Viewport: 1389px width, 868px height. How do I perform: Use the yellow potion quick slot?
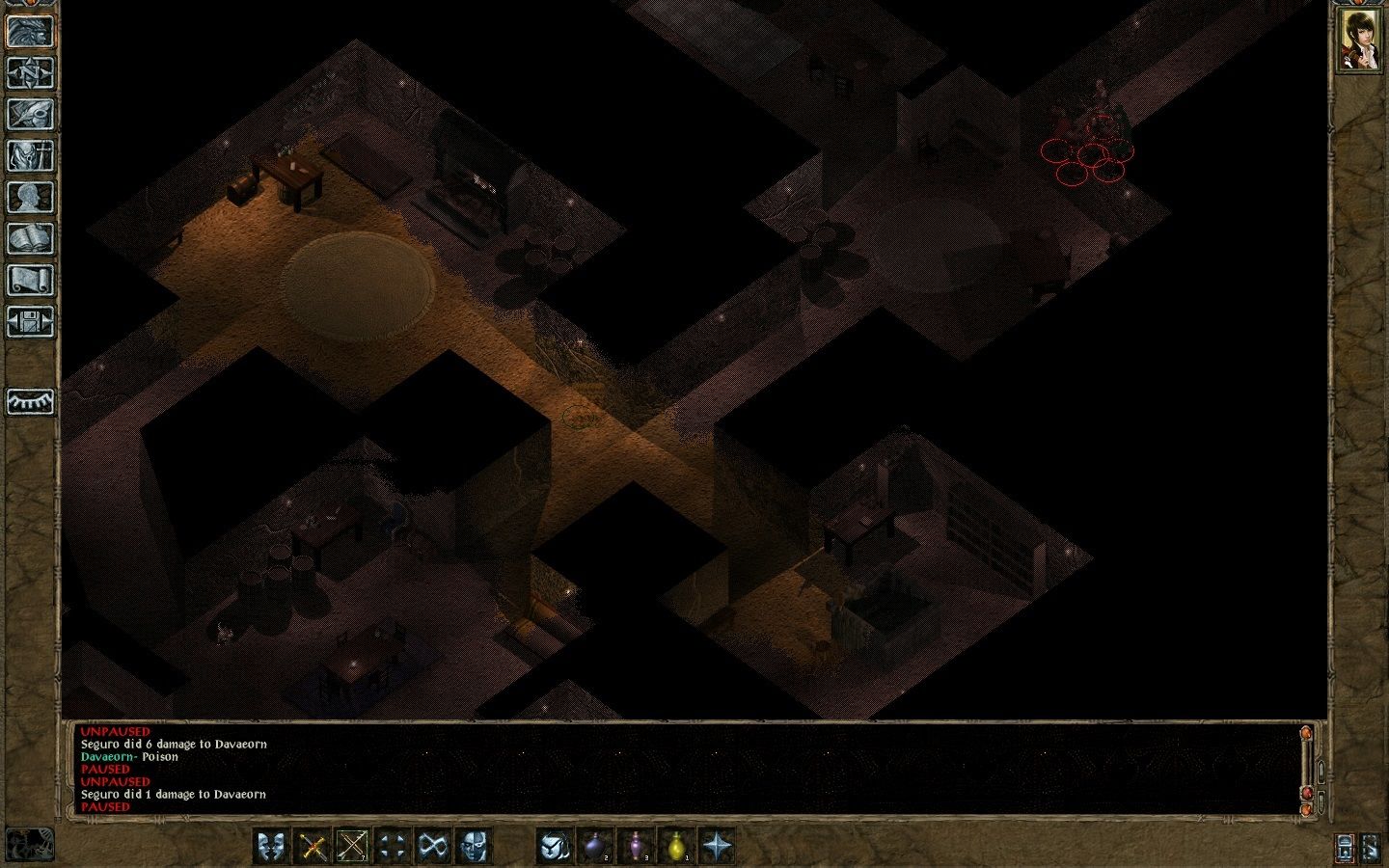[x=676, y=847]
